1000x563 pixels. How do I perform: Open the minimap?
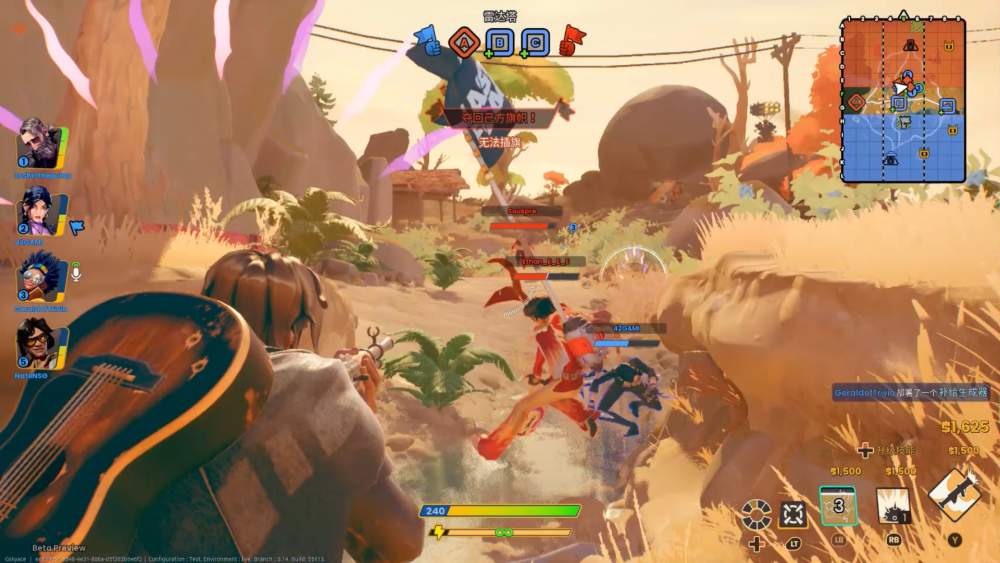coord(902,100)
